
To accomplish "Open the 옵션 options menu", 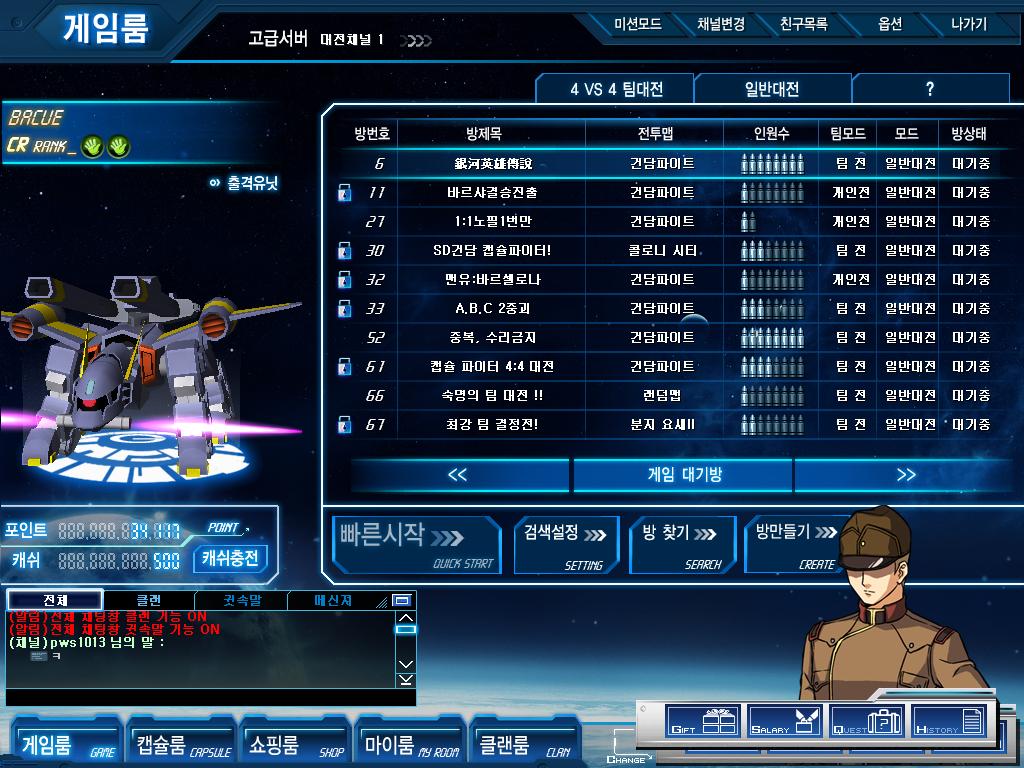I will (x=889, y=24).
